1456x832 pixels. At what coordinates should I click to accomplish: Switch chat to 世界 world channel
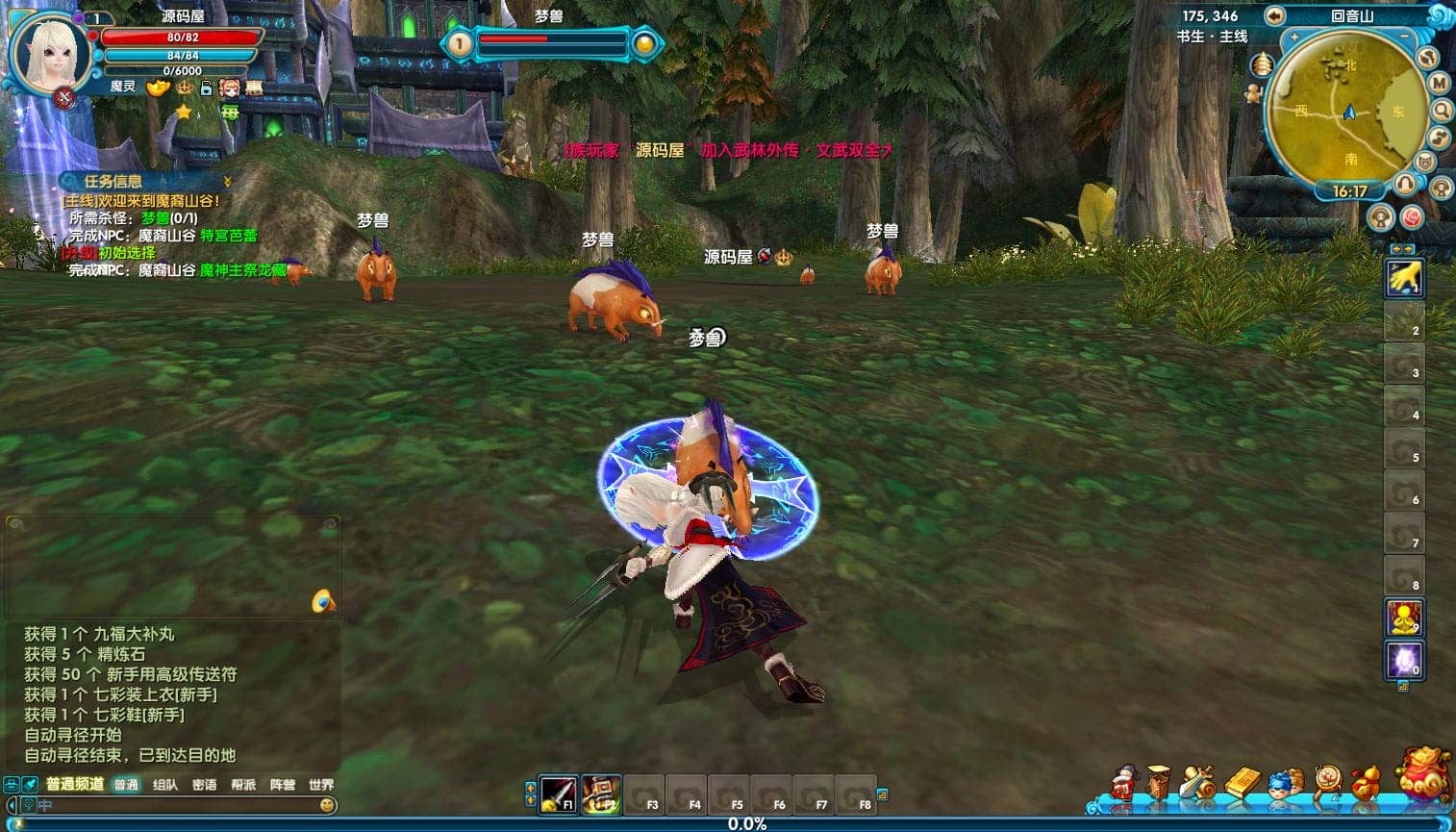[x=321, y=785]
